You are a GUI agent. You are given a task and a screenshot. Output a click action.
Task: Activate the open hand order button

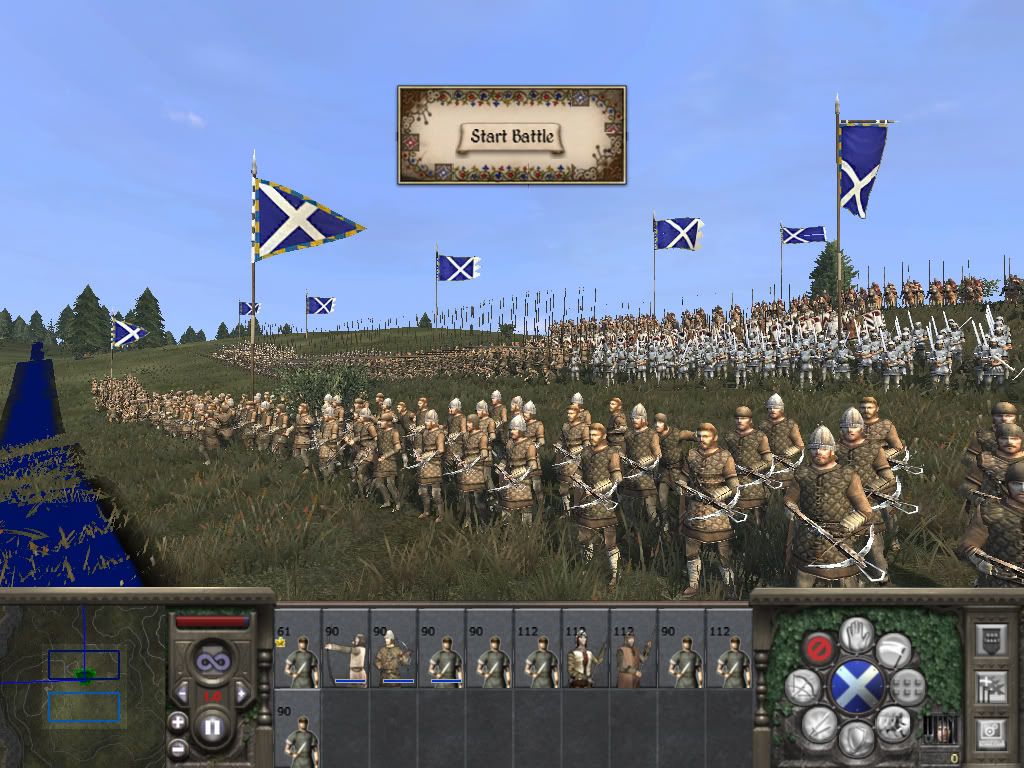(x=855, y=632)
